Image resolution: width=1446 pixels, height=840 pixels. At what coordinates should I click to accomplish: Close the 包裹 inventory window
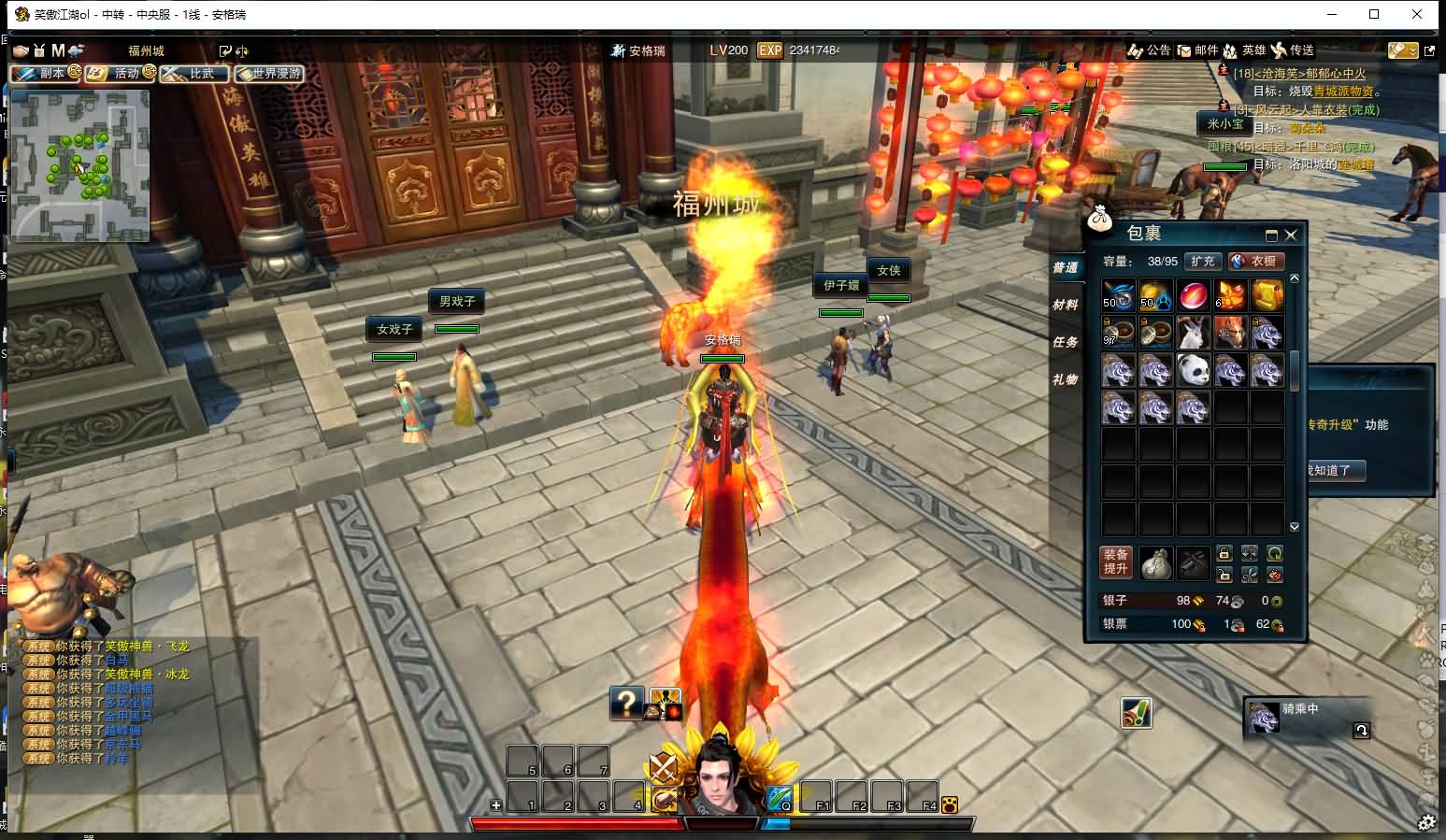[1291, 235]
